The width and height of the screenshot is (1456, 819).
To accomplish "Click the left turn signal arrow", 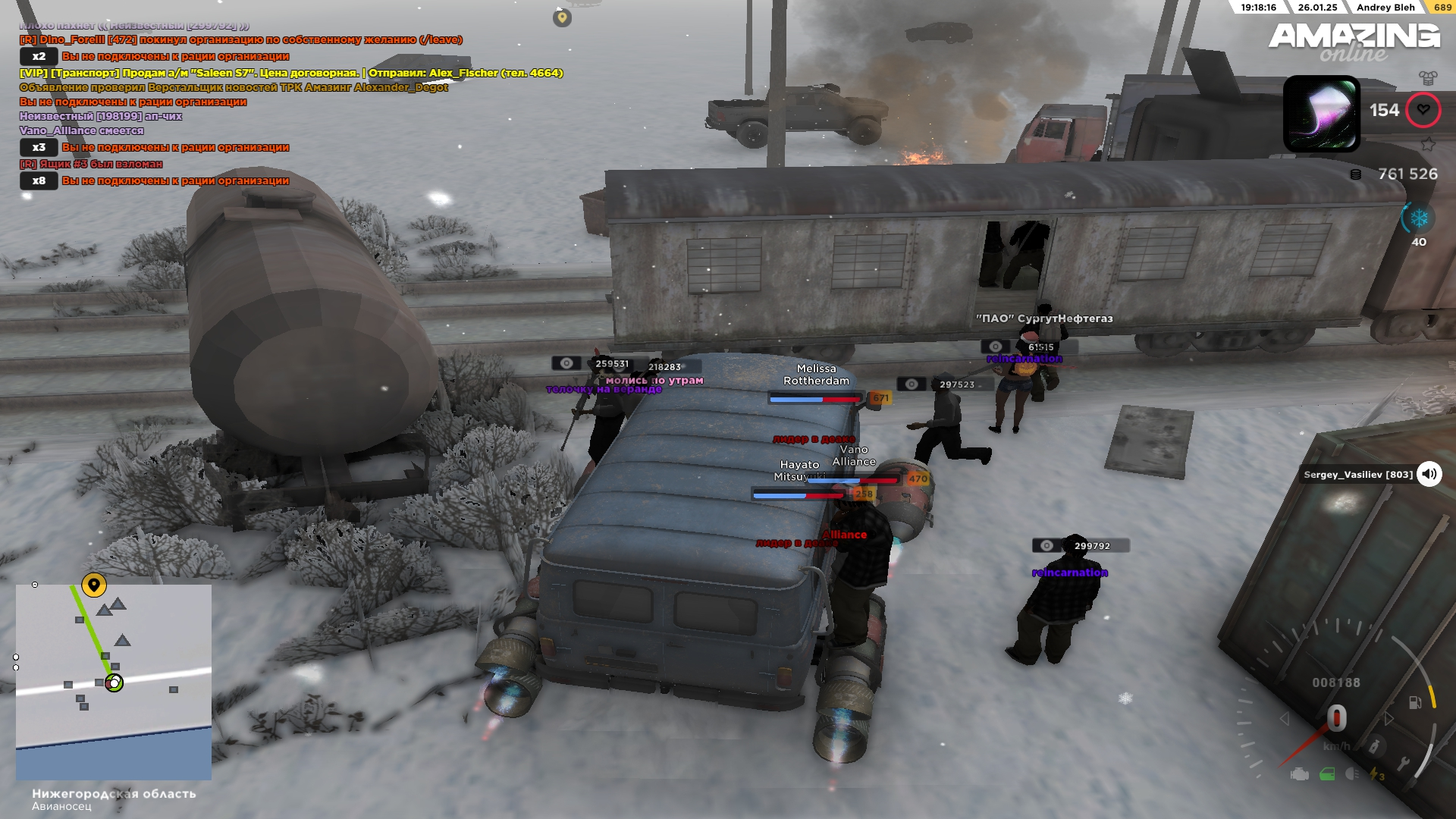I will tap(1284, 718).
